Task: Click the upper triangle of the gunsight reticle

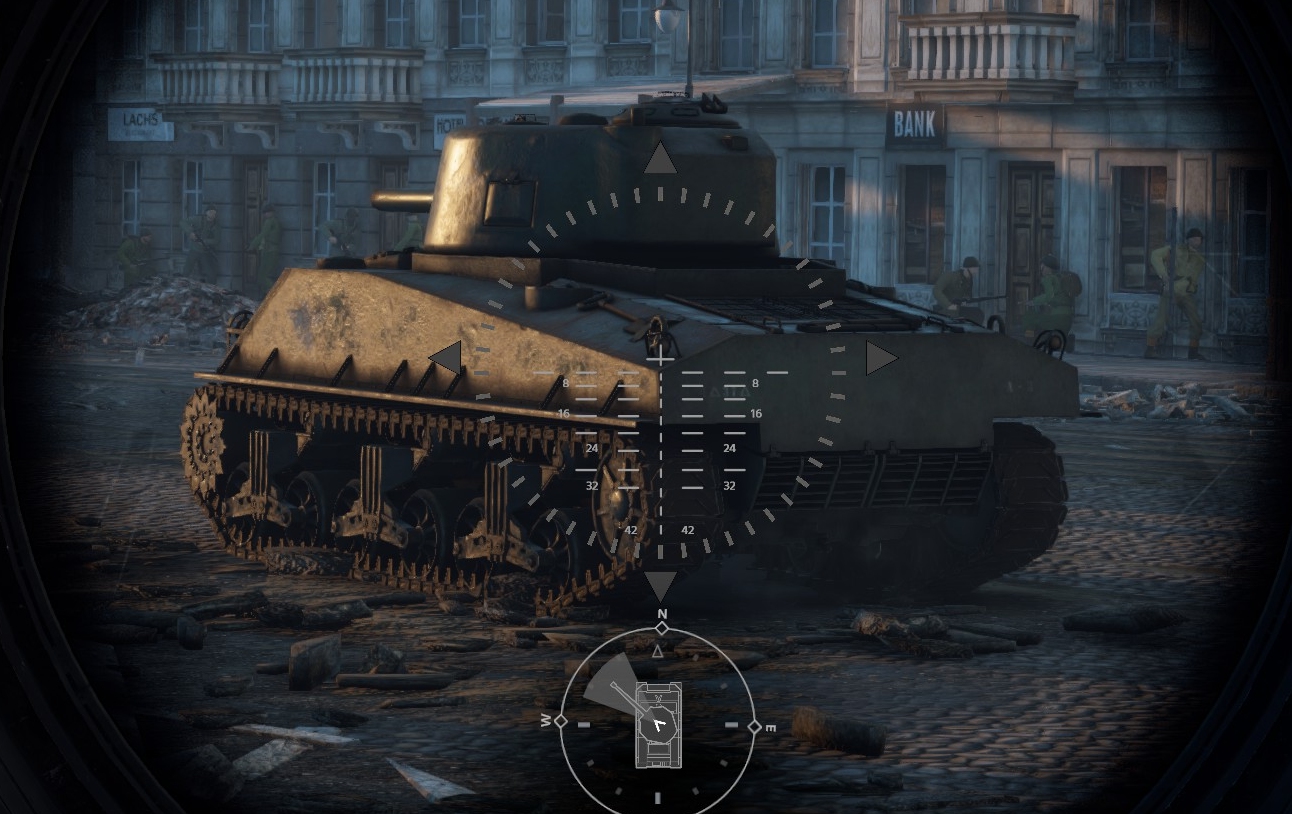Action: [x=659, y=159]
